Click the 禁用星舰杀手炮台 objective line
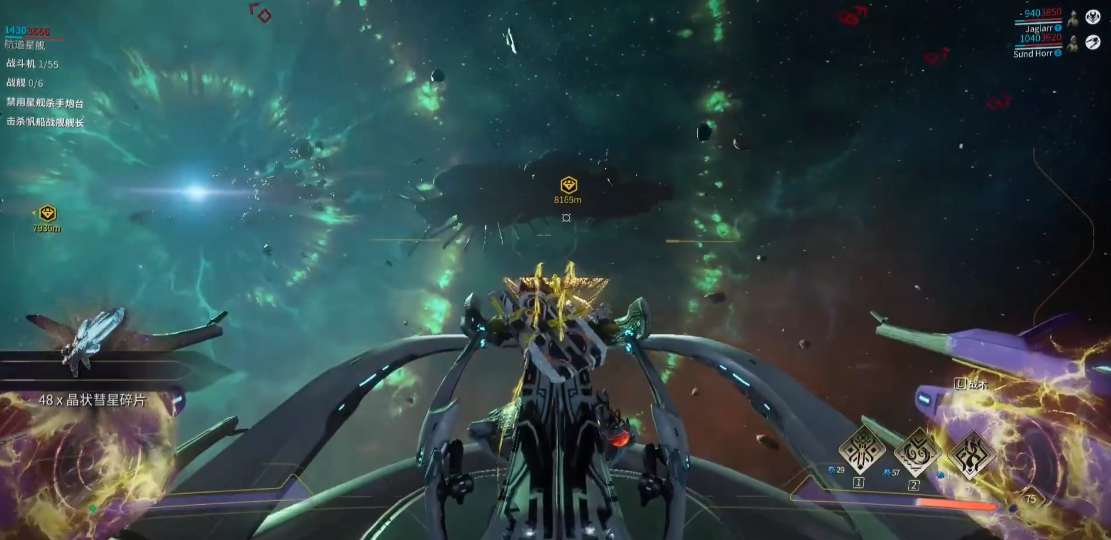 [x=45, y=103]
